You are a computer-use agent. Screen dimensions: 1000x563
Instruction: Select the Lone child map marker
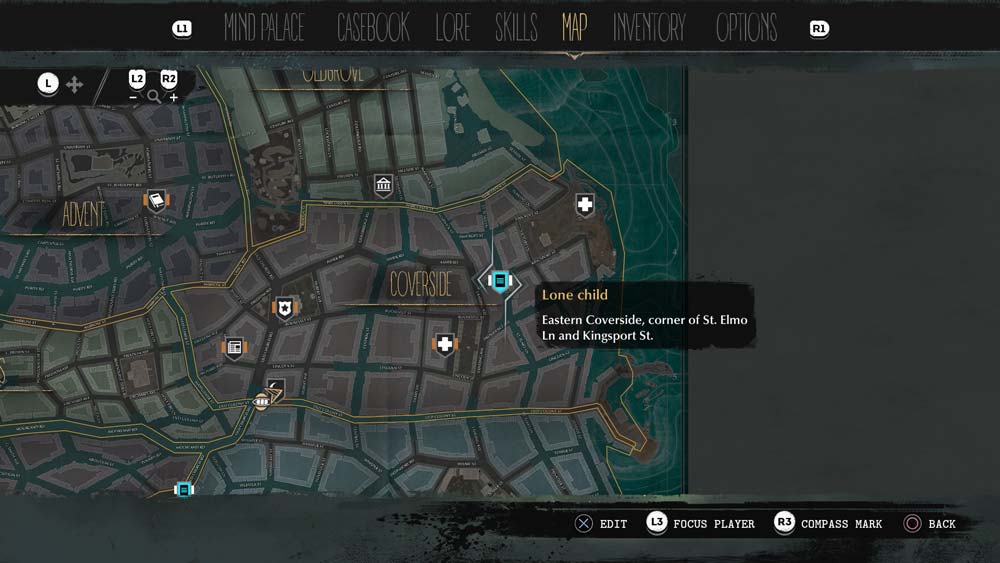500,282
